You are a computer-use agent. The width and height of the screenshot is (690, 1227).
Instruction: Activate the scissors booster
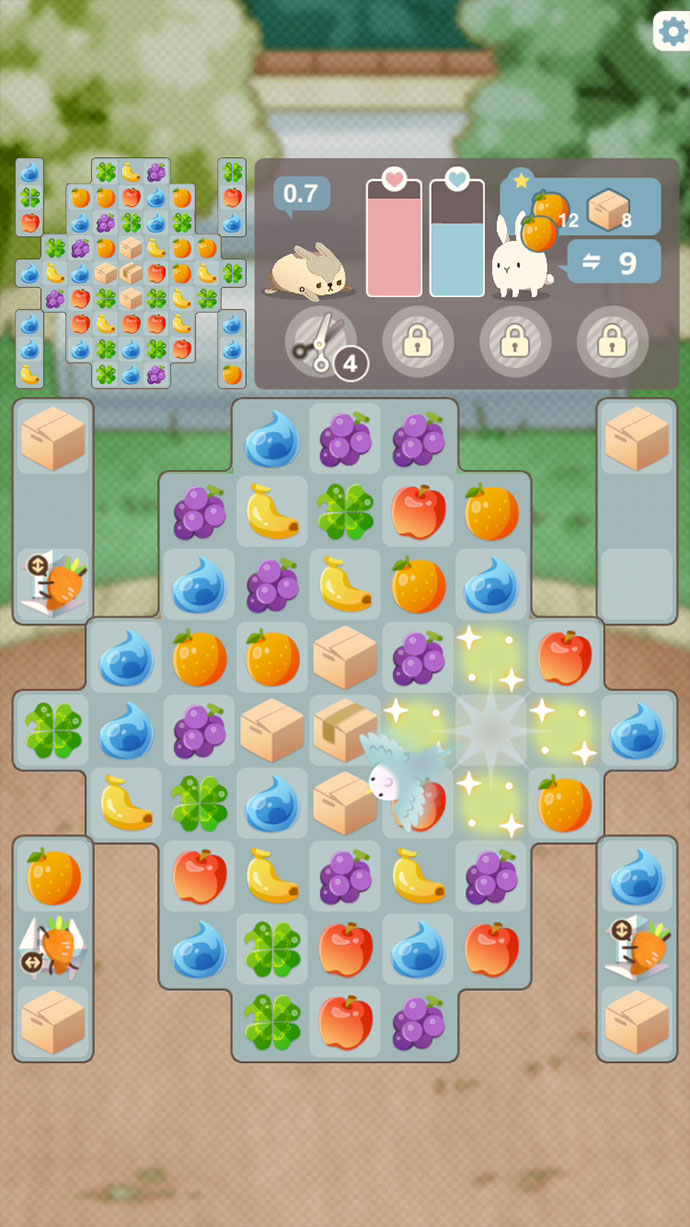[x=320, y=342]
